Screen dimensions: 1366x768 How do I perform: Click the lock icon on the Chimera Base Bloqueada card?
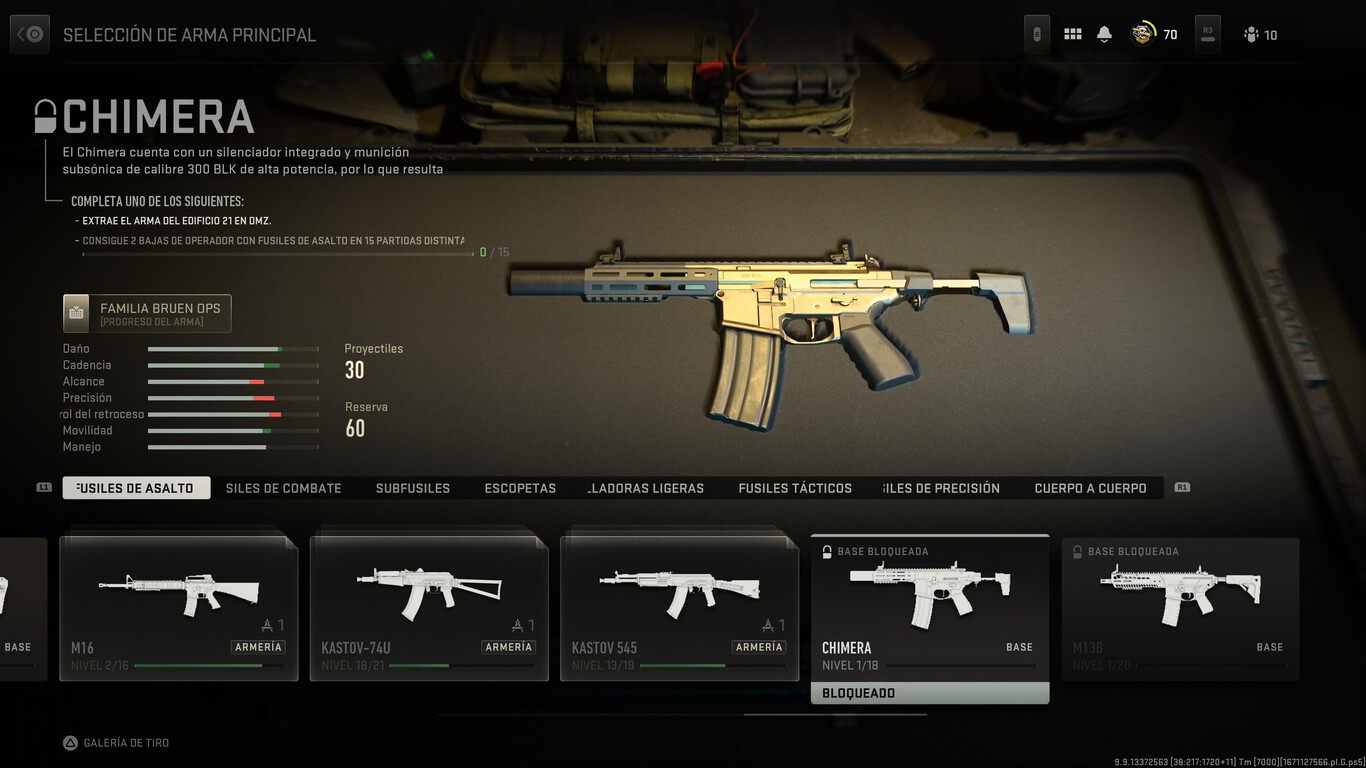pyautogui.click(x=826, y=551)
